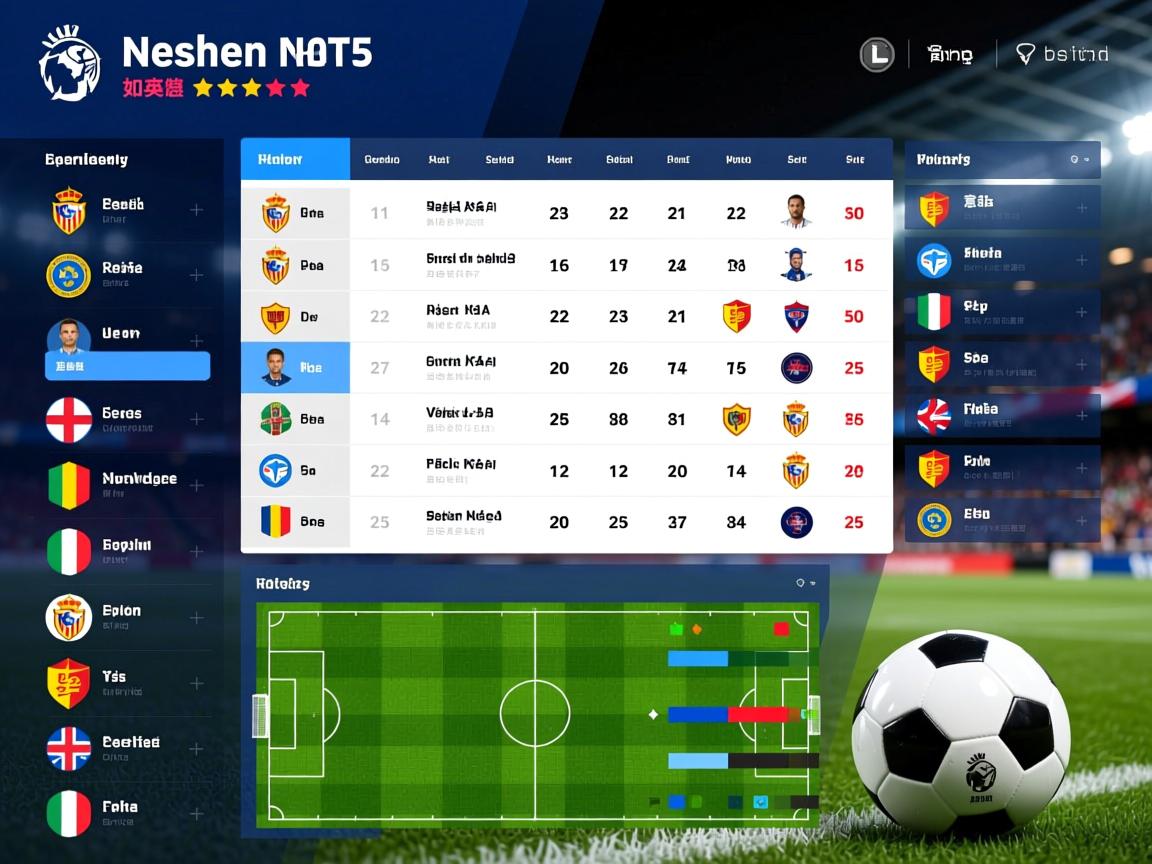The width and height of the screenshot is (1152, 864).
Task: Select the highlighted player row numbered 27
Action: click(566, 368)
